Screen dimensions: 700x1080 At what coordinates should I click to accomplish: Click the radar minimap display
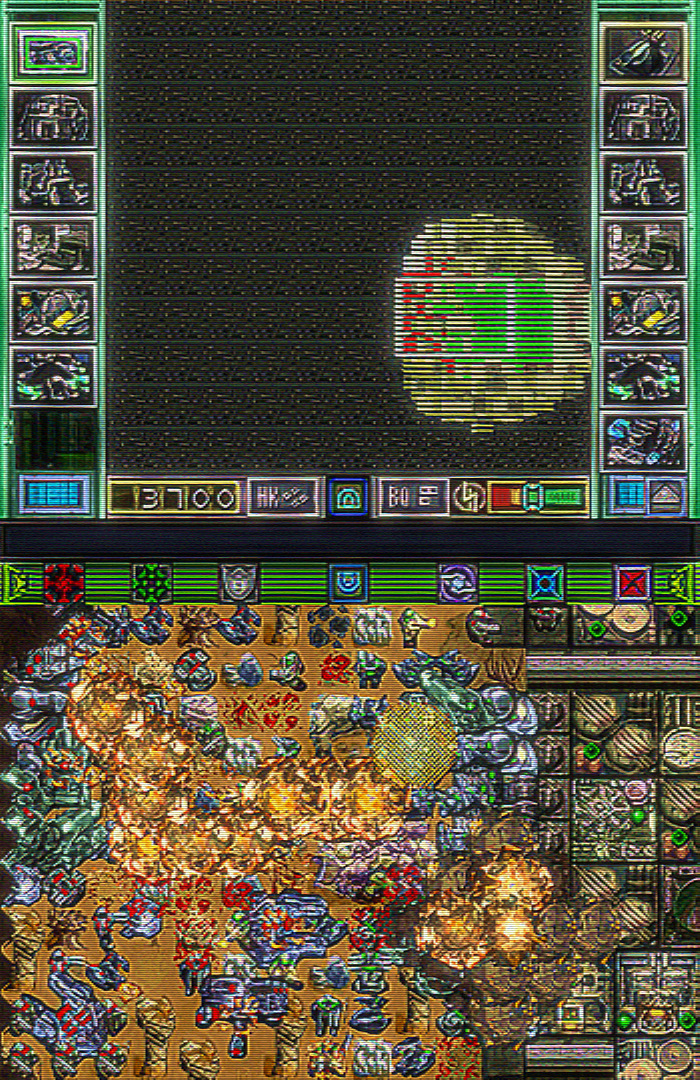tap(492, 322)
